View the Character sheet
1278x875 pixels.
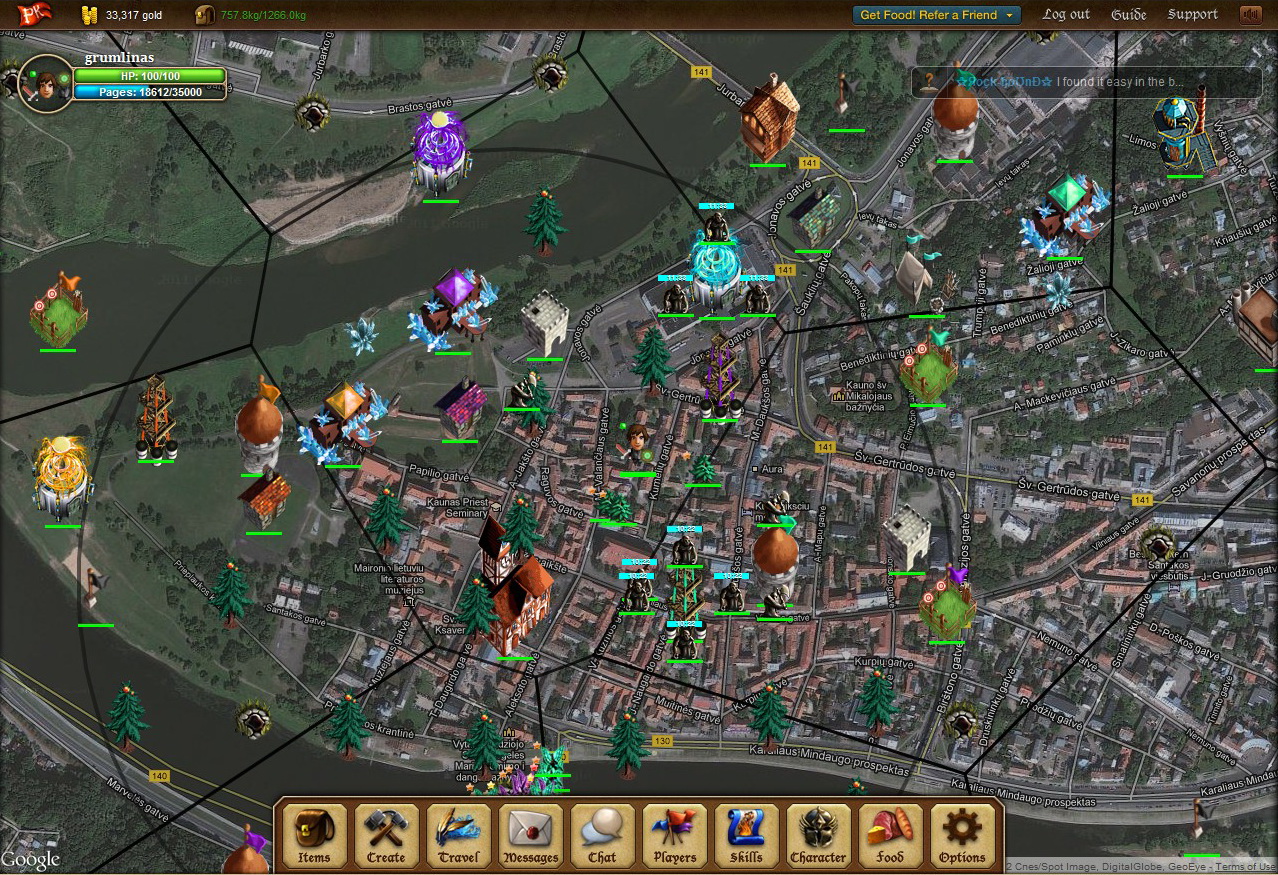818,835
